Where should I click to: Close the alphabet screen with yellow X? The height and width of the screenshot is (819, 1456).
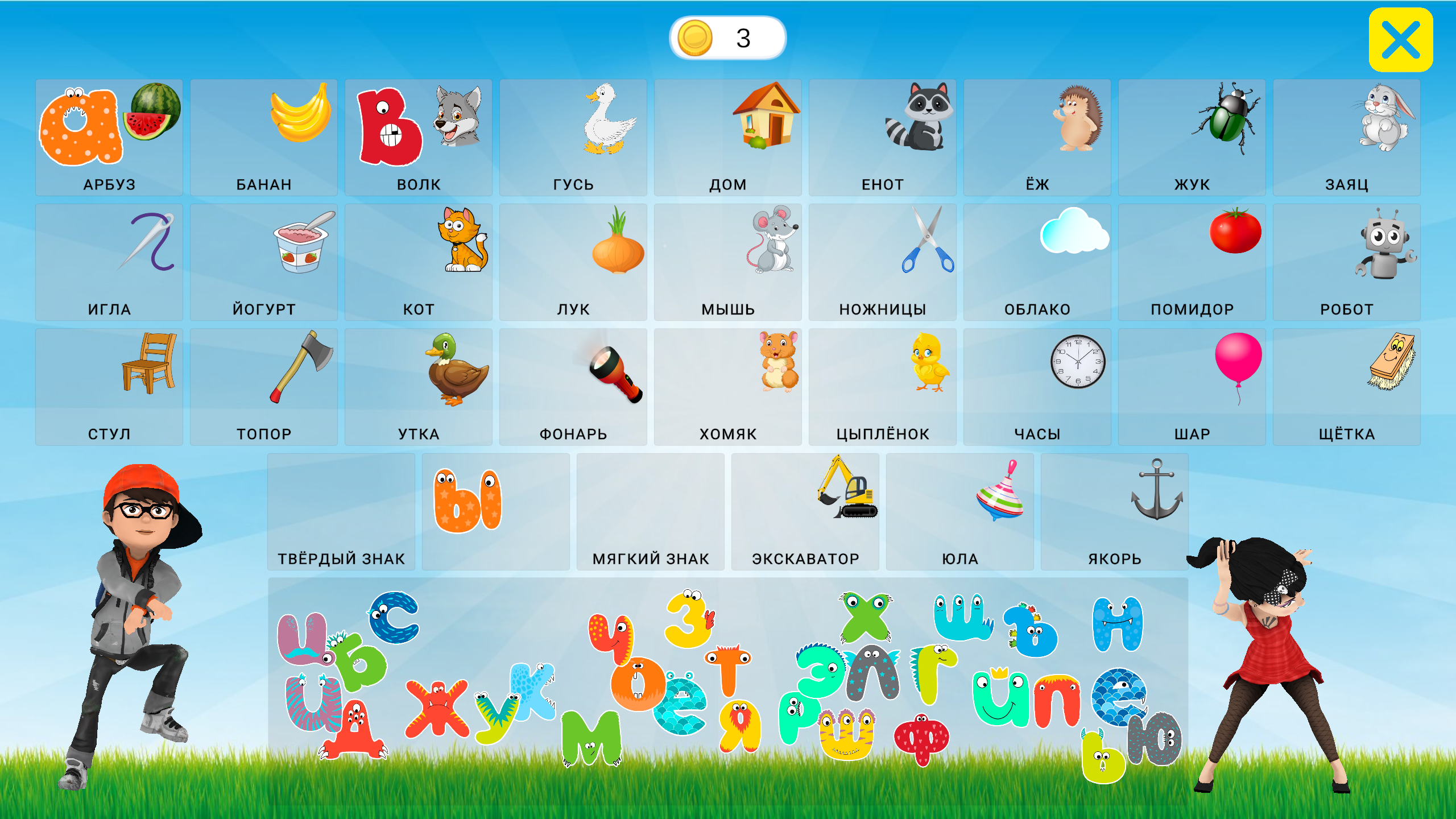tap(1402, 39)
